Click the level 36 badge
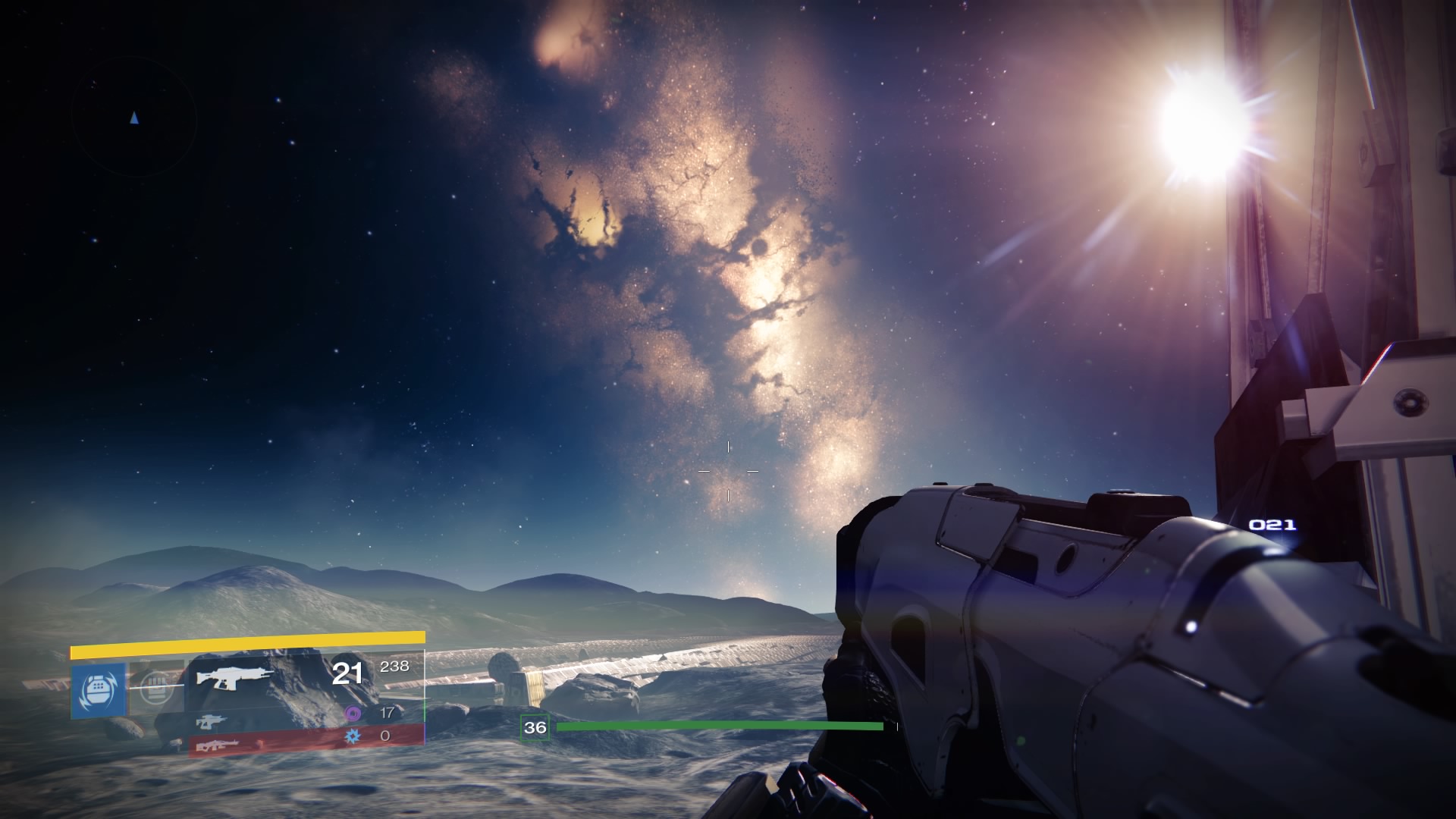Viewport: 1456px width, 819px height. pyautogui.click(x=535, y=728)
